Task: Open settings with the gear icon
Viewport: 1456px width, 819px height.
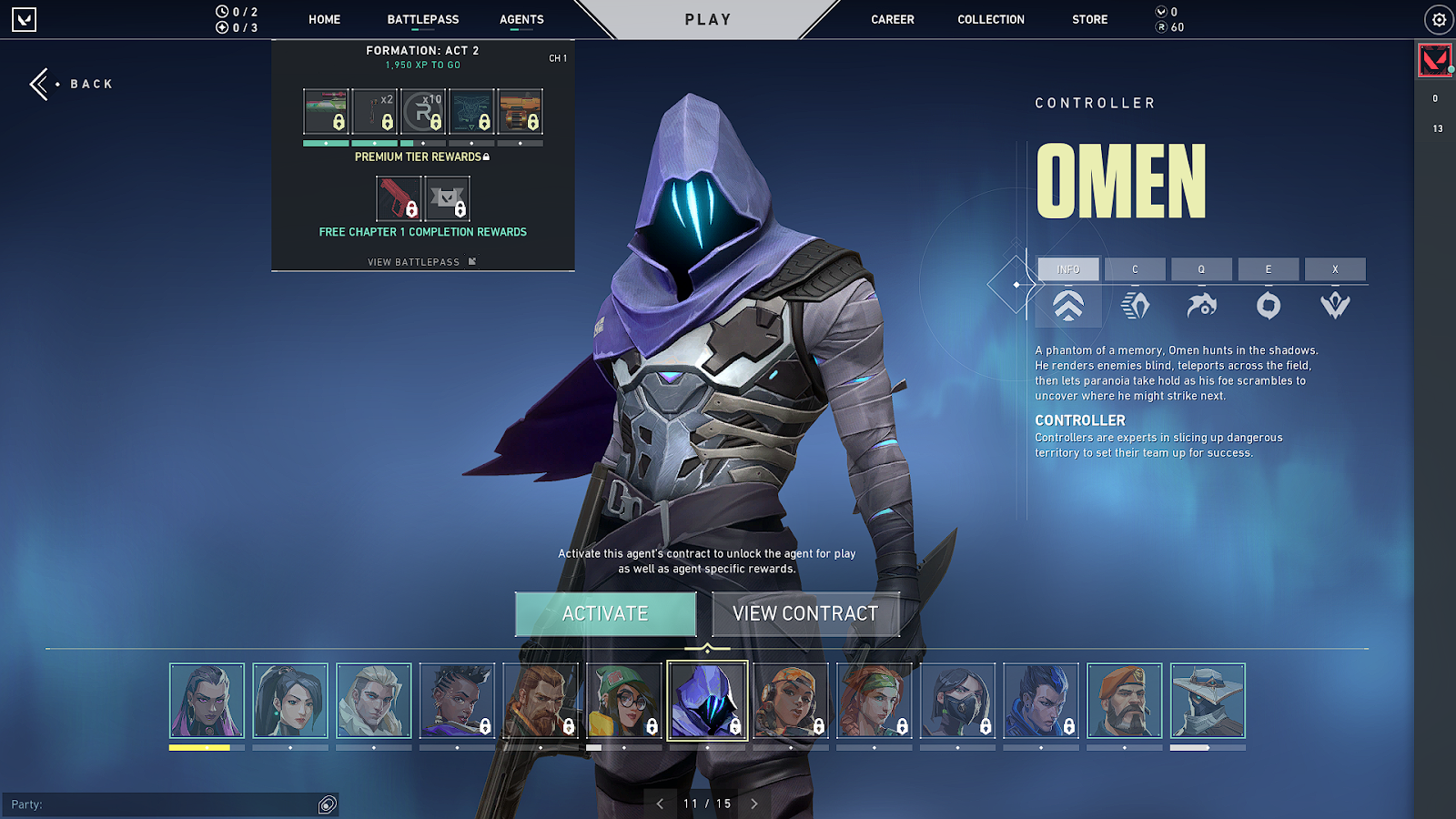Action: point(1439,19)
